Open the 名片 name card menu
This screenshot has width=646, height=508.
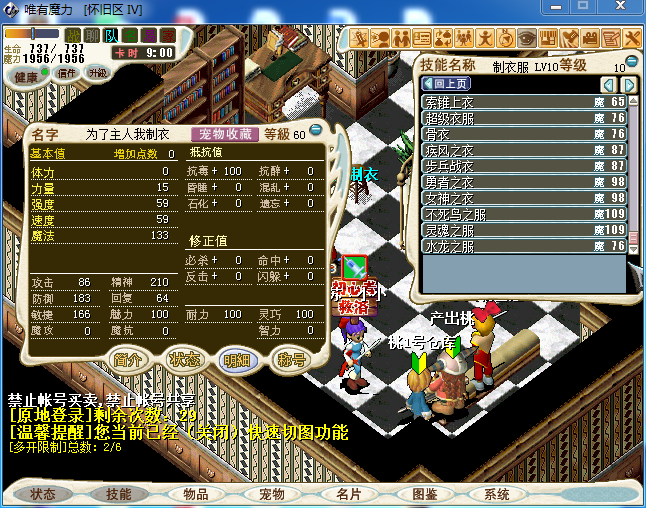[x=348, y=494]
